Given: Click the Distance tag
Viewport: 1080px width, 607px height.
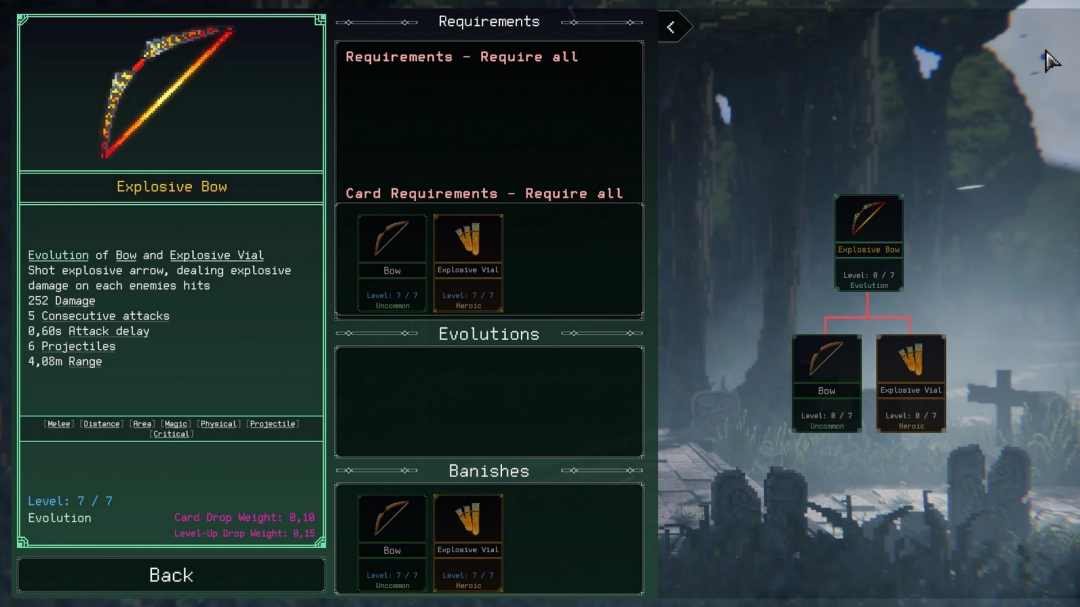Looking at the screenshot, I should coord(102,424).
